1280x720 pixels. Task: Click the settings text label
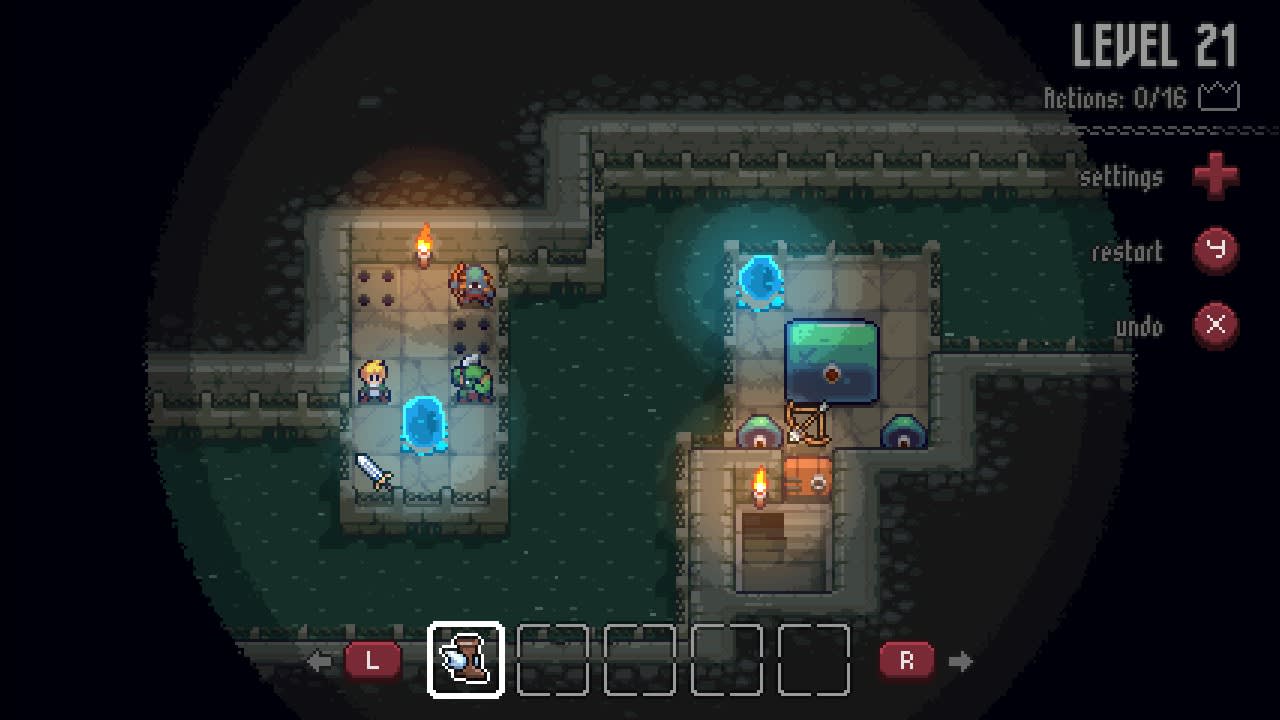click(1125, 177)
